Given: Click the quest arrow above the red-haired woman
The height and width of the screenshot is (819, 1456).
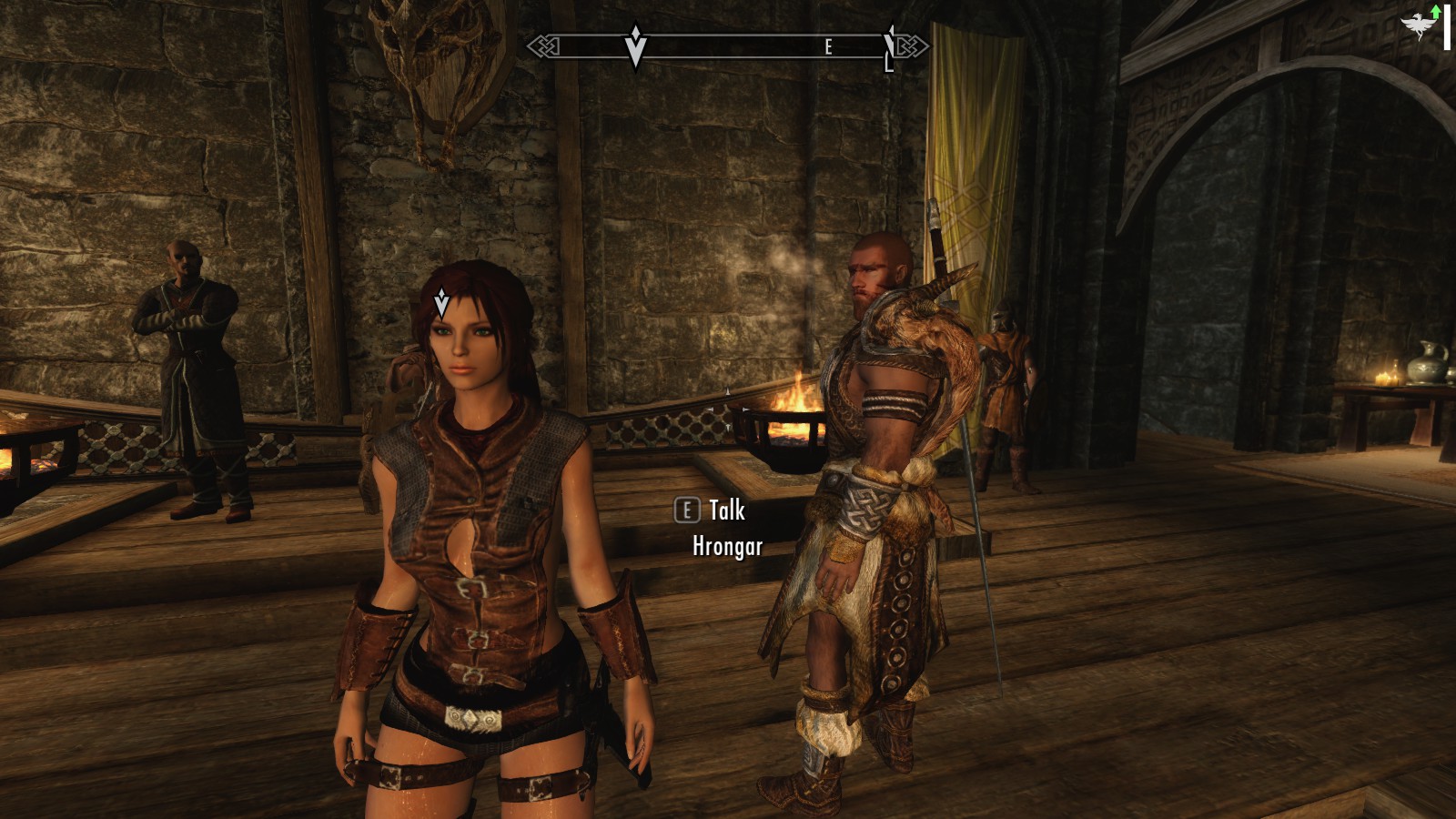Looking at the screenshot, I should point(441,301).
